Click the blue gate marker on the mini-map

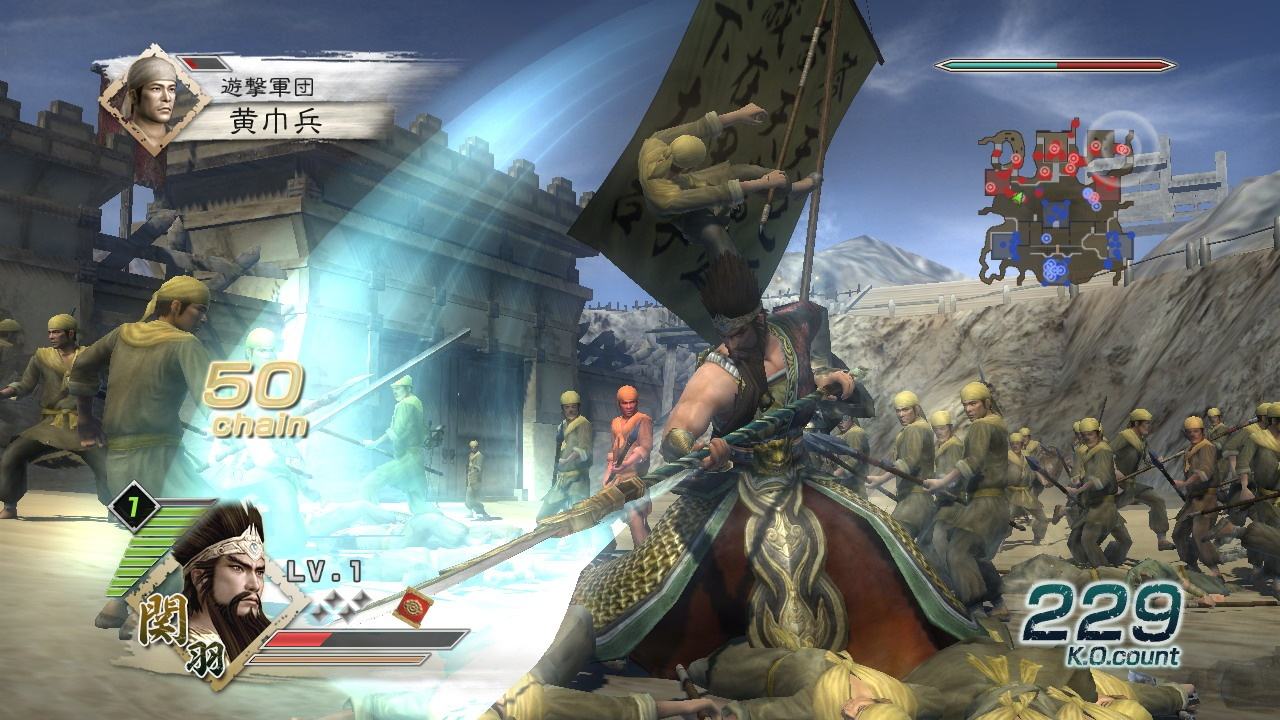(x=1054, y=213)
